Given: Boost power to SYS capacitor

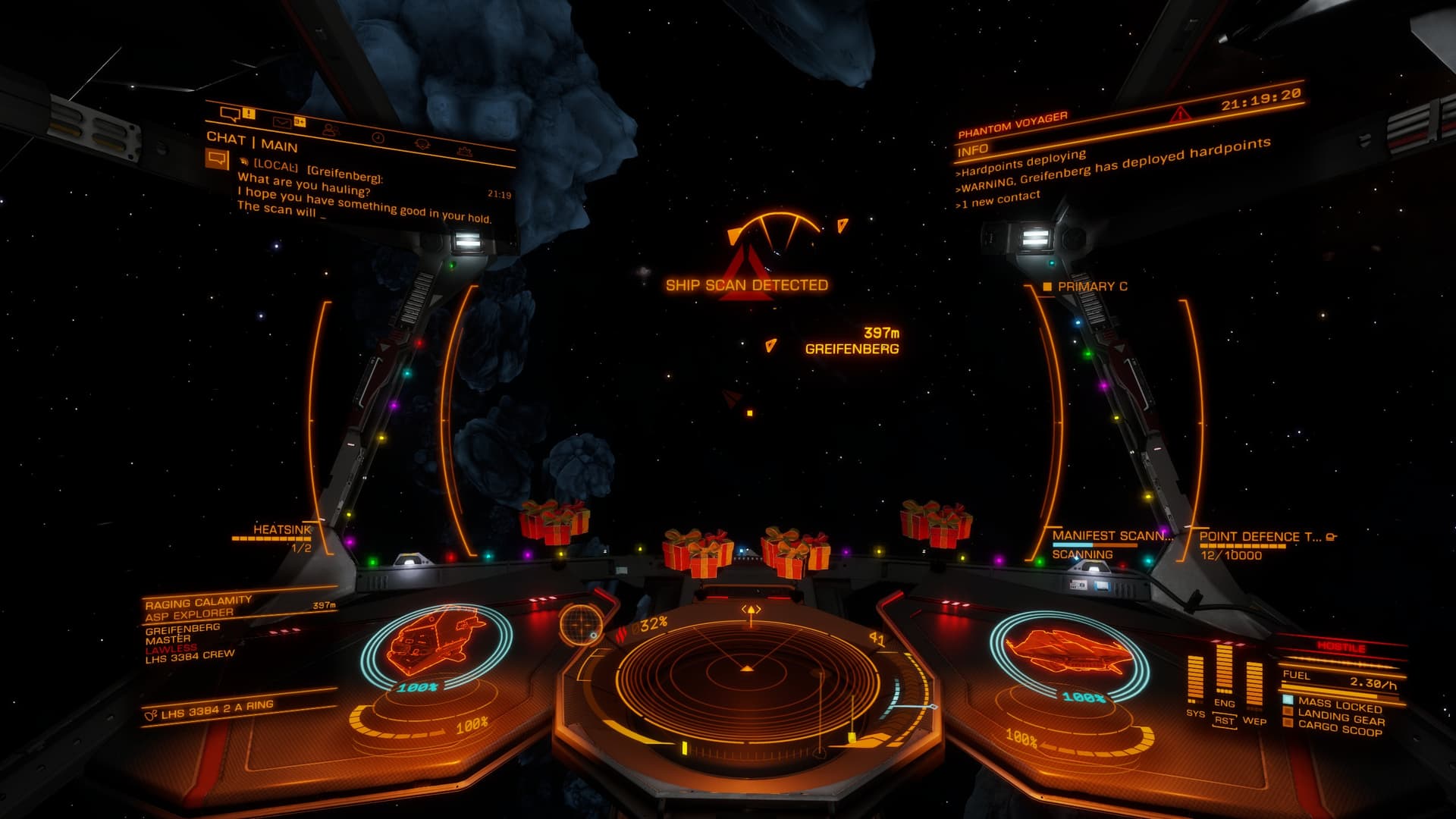Looking at the screenshot, I should (x=1195, y=679).
